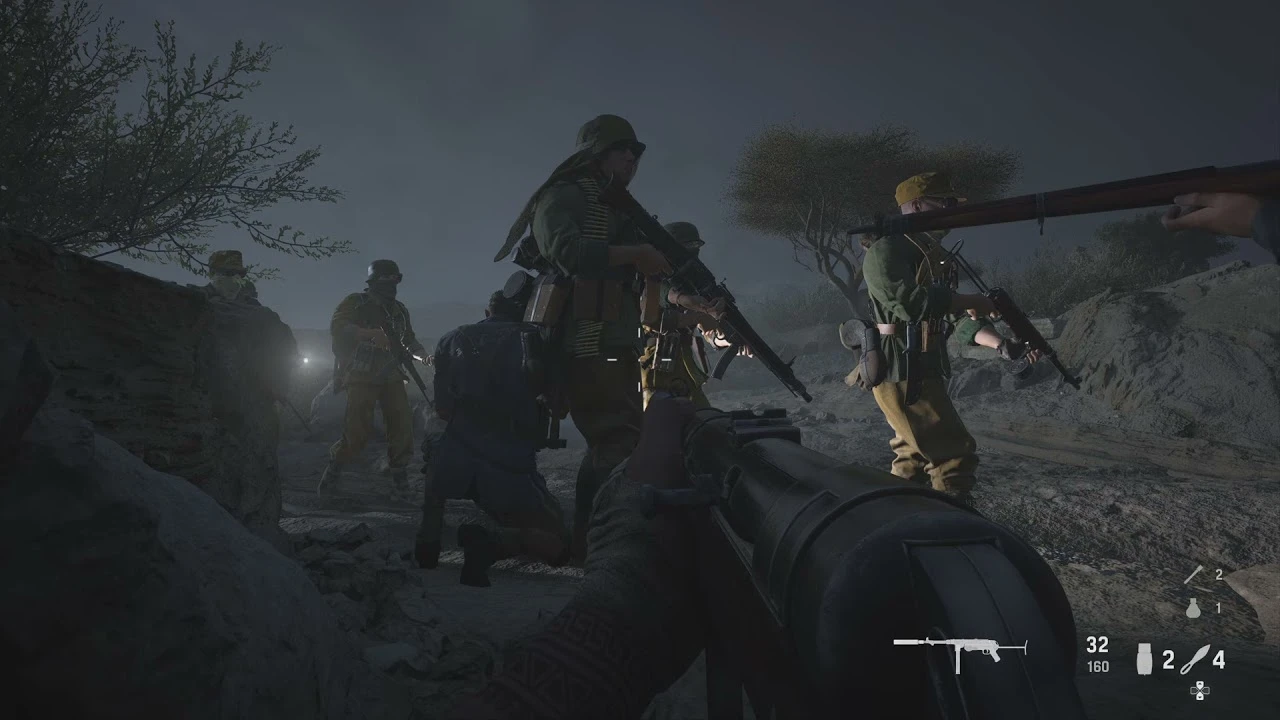Click the glowing flashlight beam on the left
The width and height of the screenshot is (1280, 720).
tap(305, 362)
